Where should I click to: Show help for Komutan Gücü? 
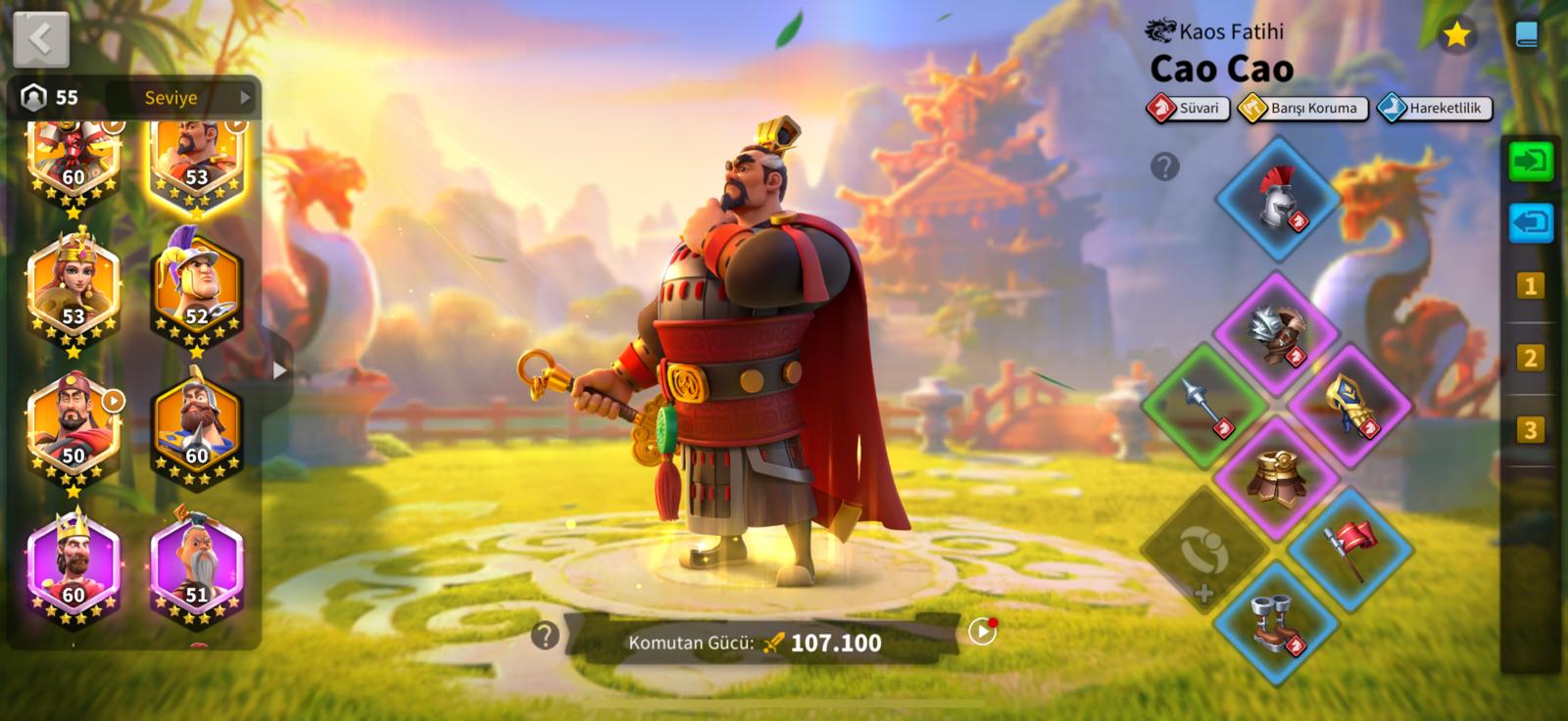coord(545,637)
